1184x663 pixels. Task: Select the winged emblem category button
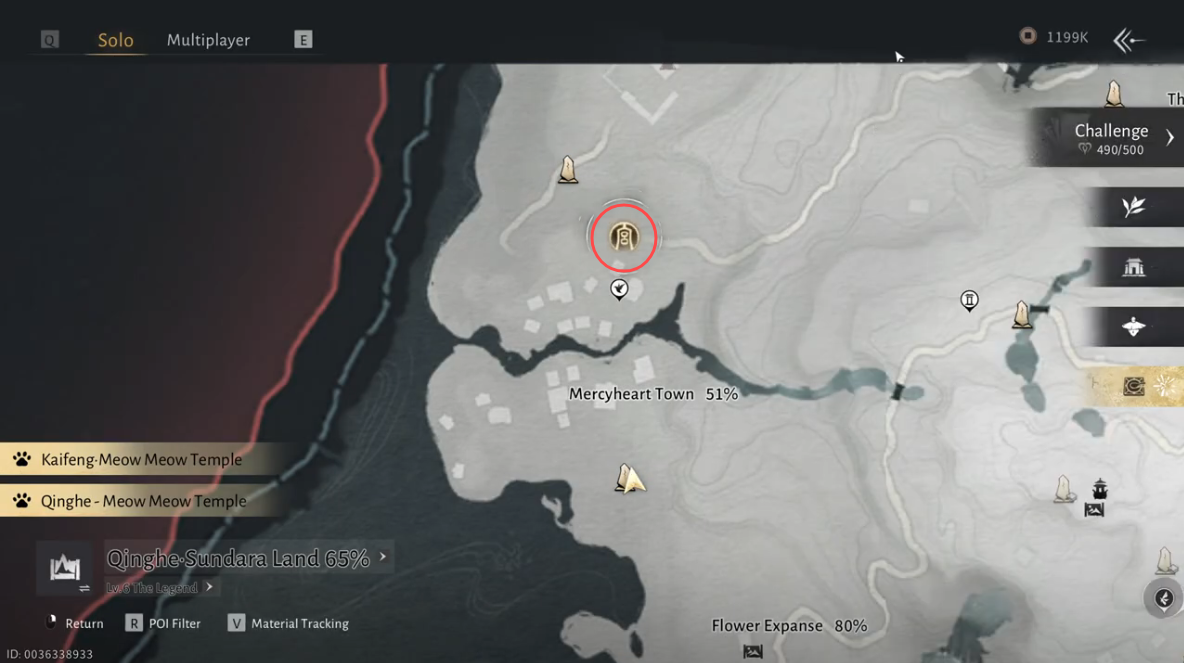(x=1134, y=327)
